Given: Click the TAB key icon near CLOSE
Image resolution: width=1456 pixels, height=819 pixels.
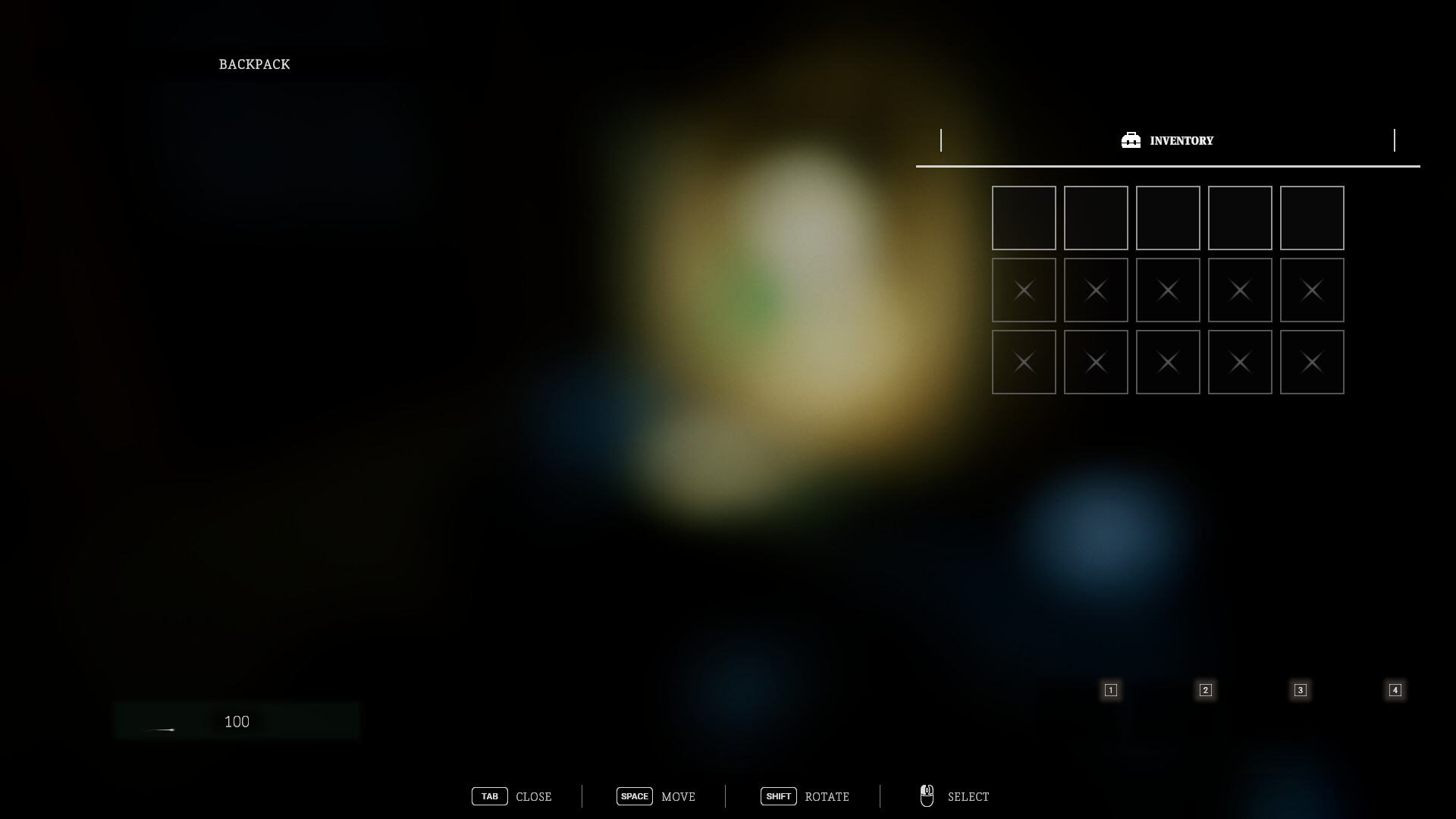Looking at the screenshot, I should [490, 796].
